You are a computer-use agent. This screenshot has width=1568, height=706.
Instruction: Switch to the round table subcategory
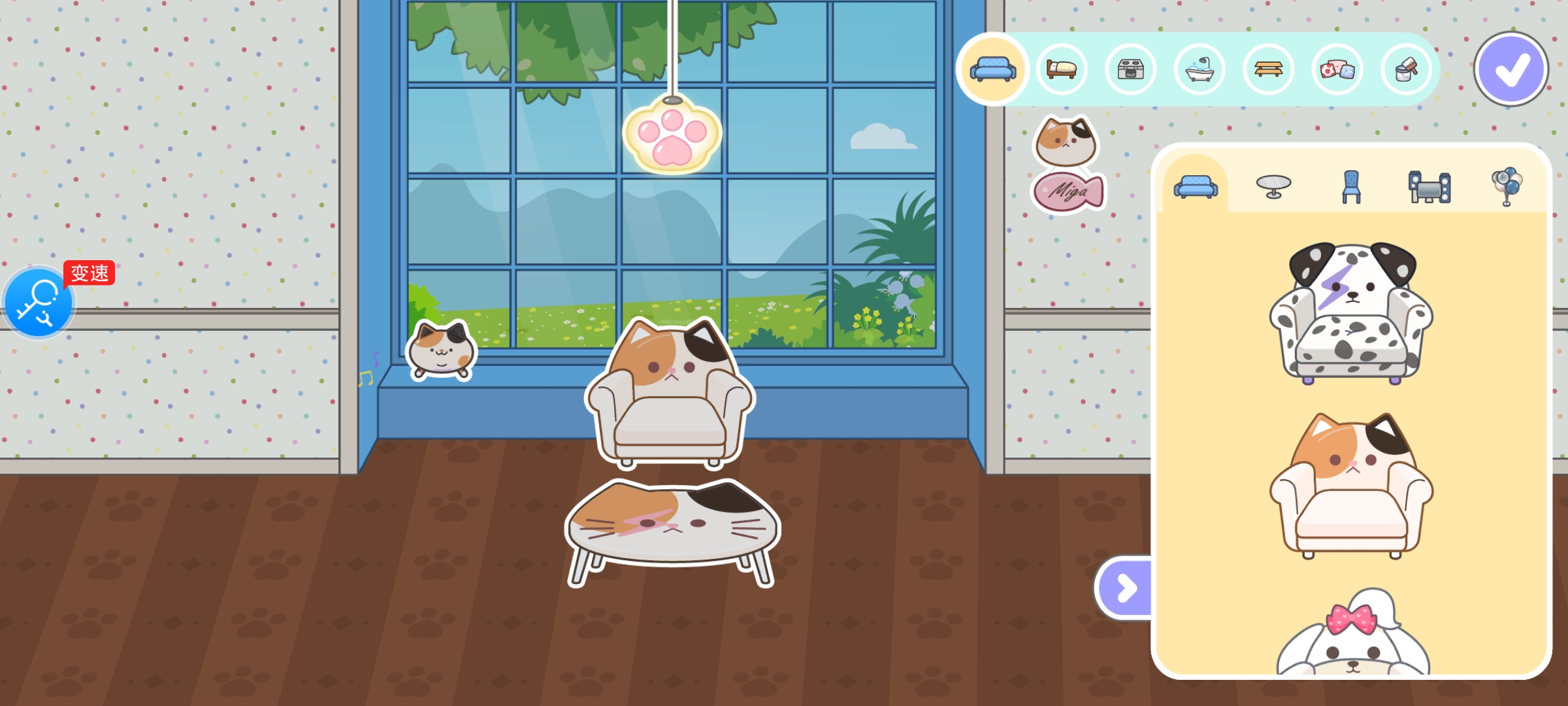tap(1273, 186)
